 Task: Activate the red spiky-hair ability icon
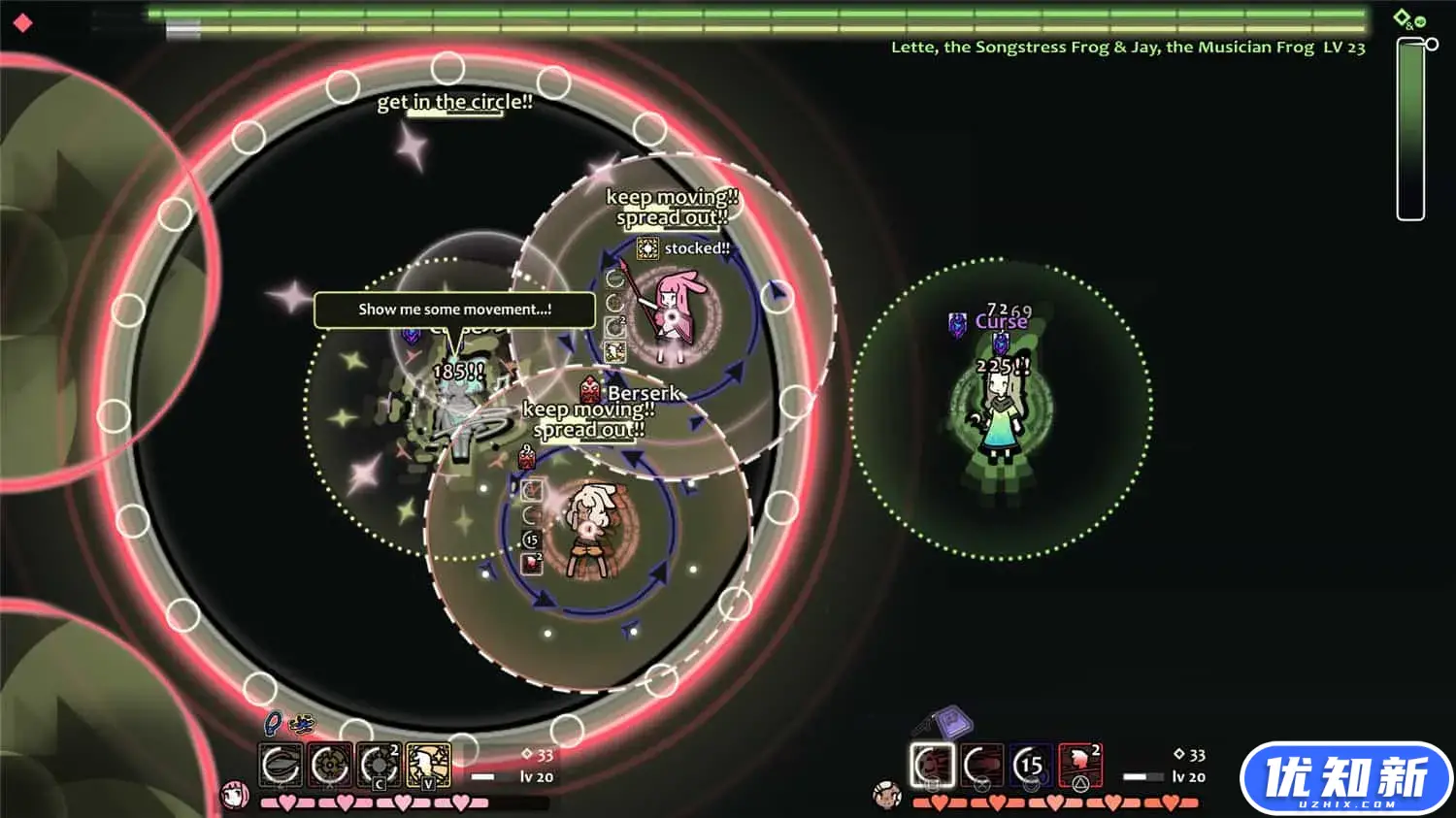[1080, 766]
